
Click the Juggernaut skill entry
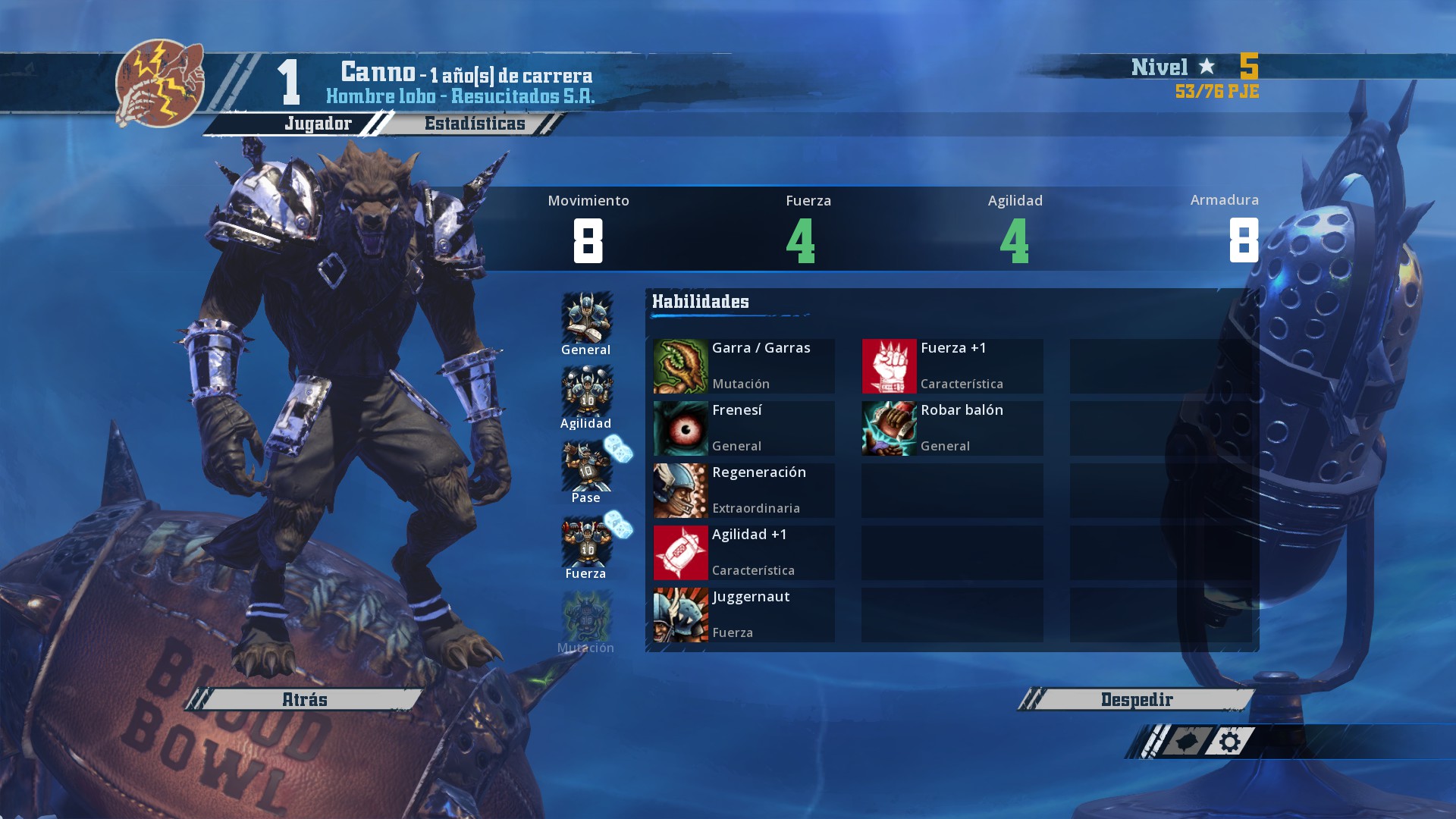tap(744, 615)
